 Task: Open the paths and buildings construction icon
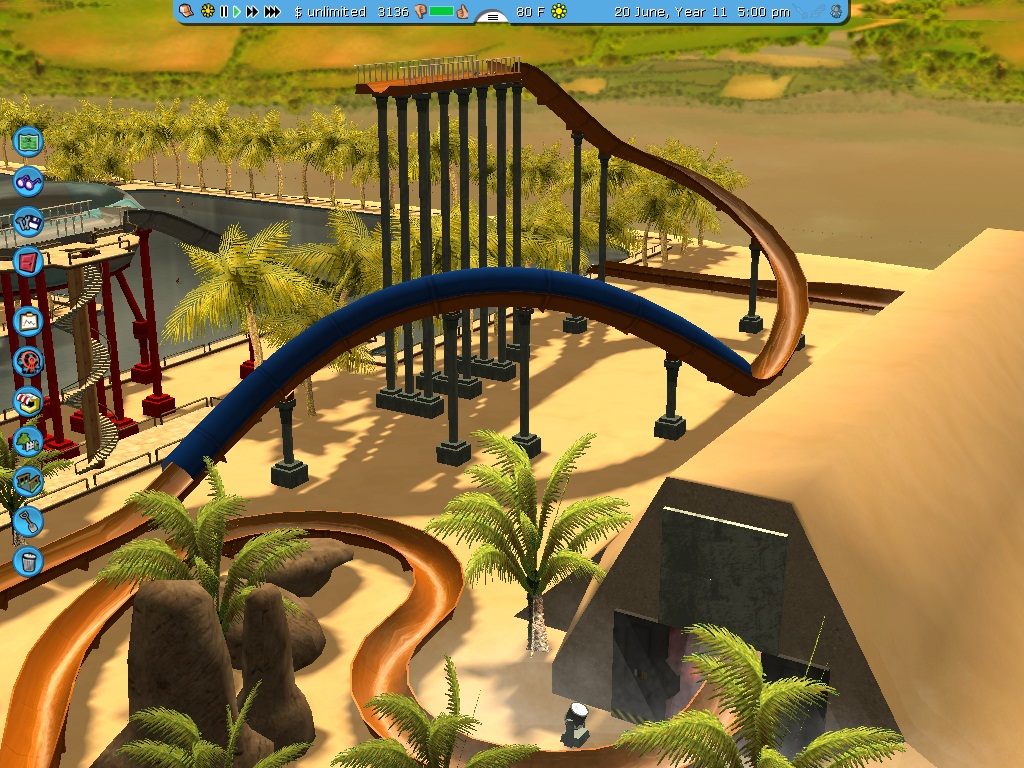click(x=29, y=481)
